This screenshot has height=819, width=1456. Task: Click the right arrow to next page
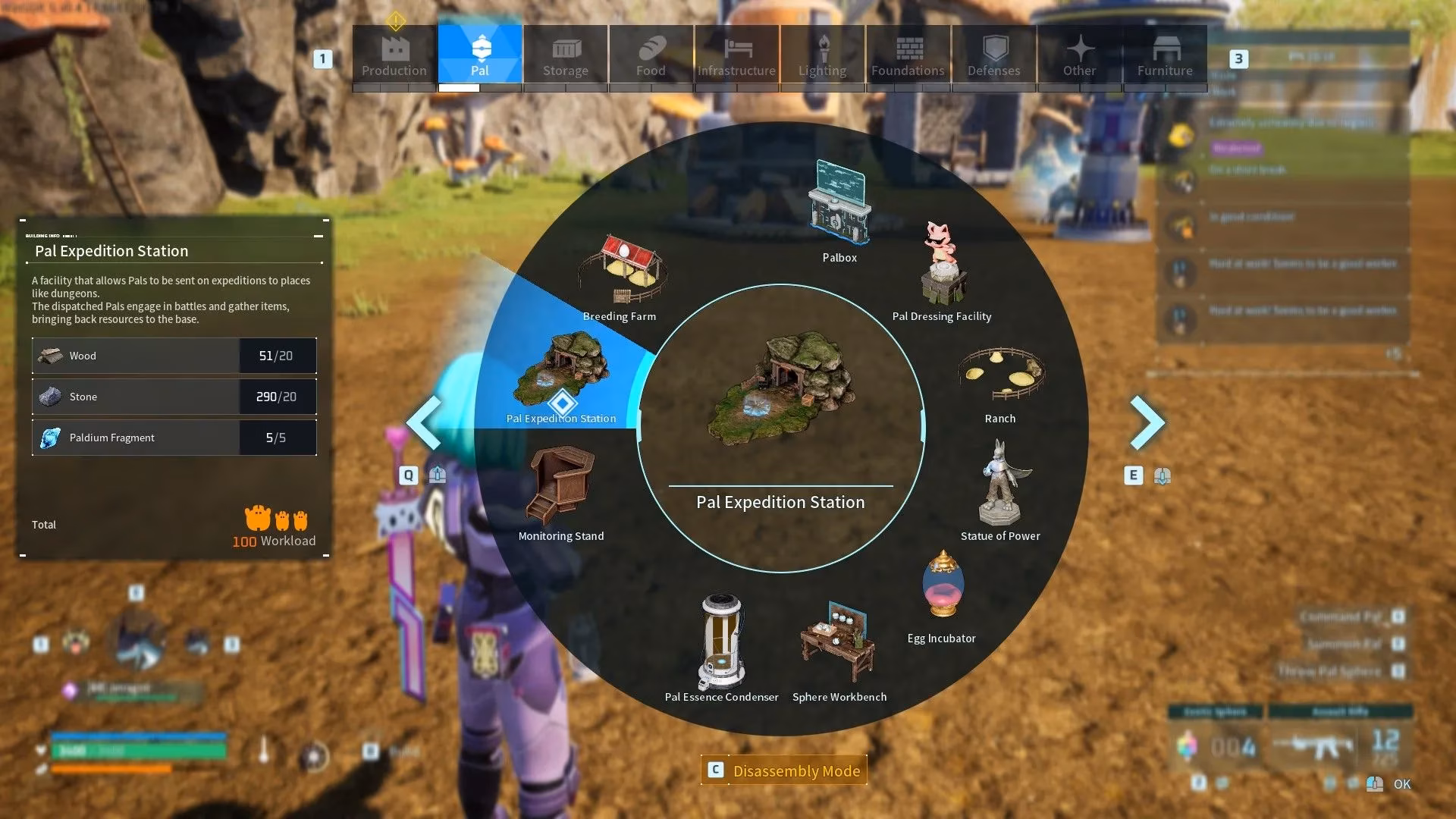[x=1147, y=422]
